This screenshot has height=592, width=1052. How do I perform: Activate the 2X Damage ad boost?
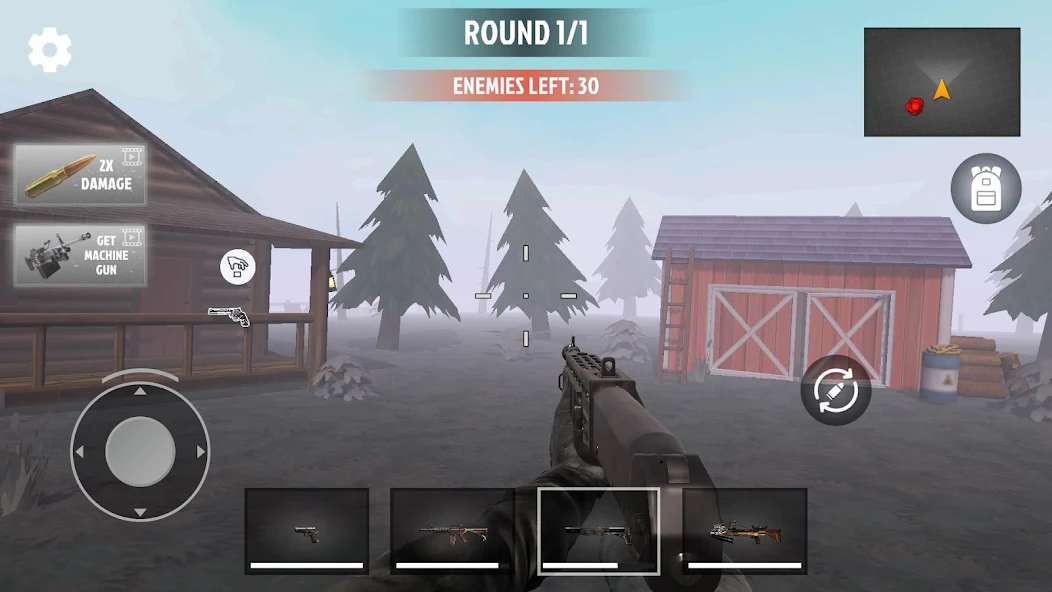click(x=80, y=175)
